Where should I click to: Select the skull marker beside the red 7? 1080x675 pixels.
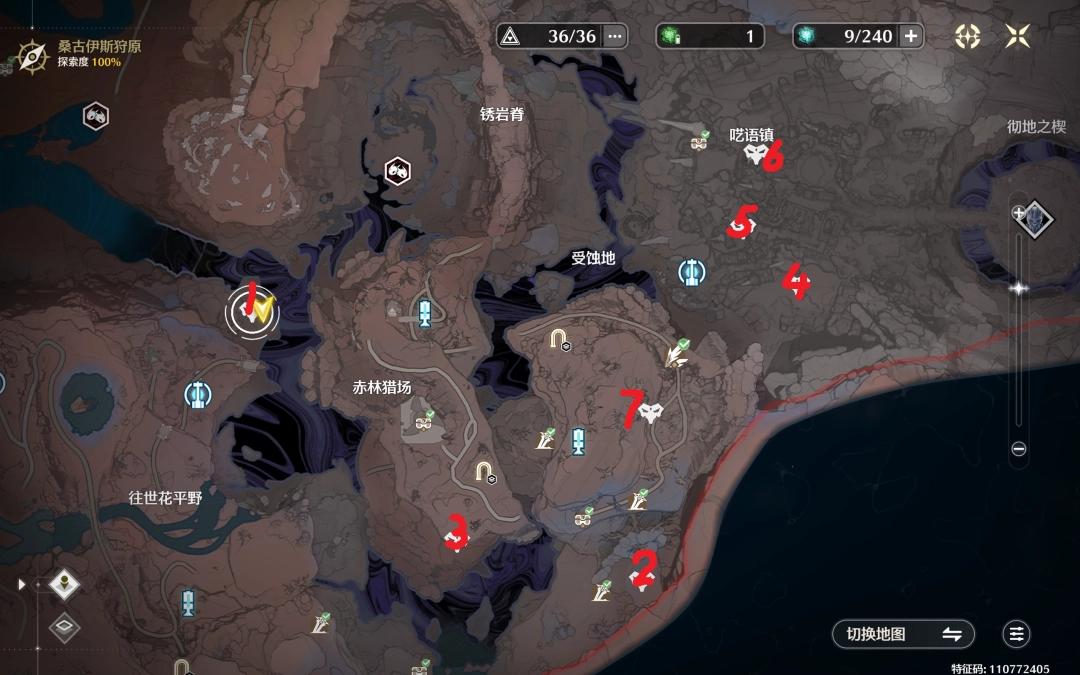coord(652,411)
